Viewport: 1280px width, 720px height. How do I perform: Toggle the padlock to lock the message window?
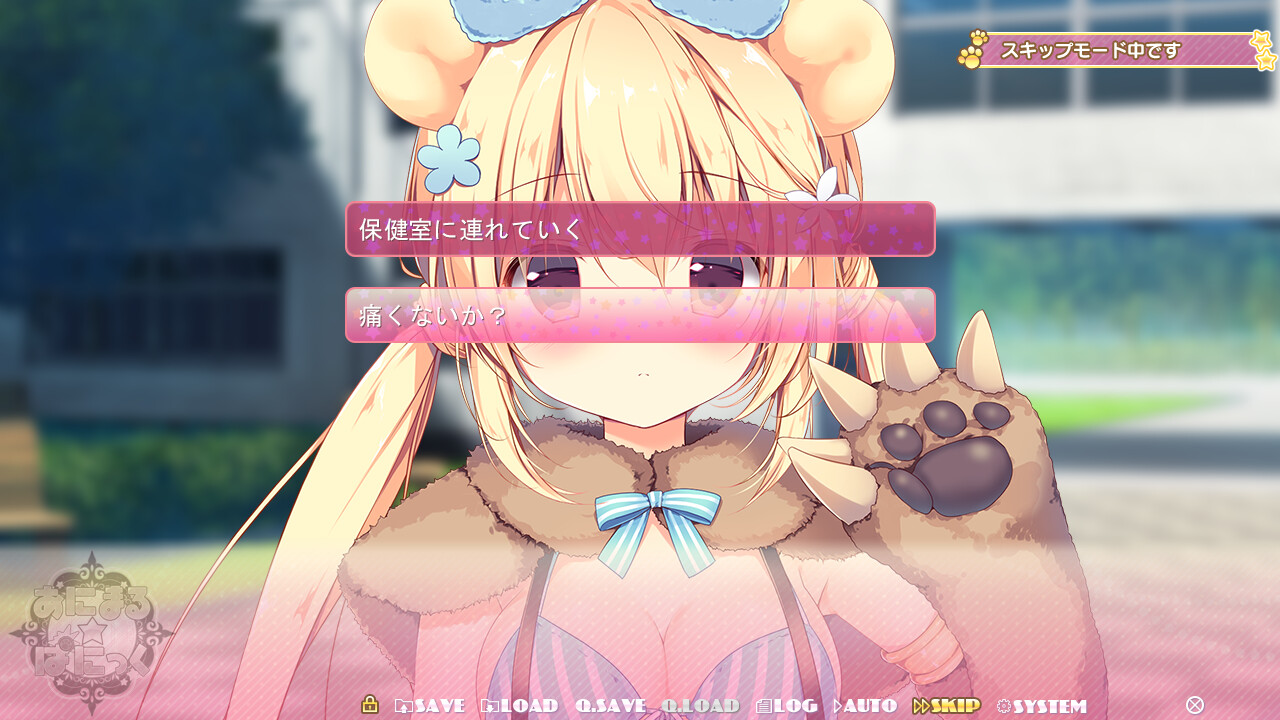pyautogui.click(x=370, y=705)
